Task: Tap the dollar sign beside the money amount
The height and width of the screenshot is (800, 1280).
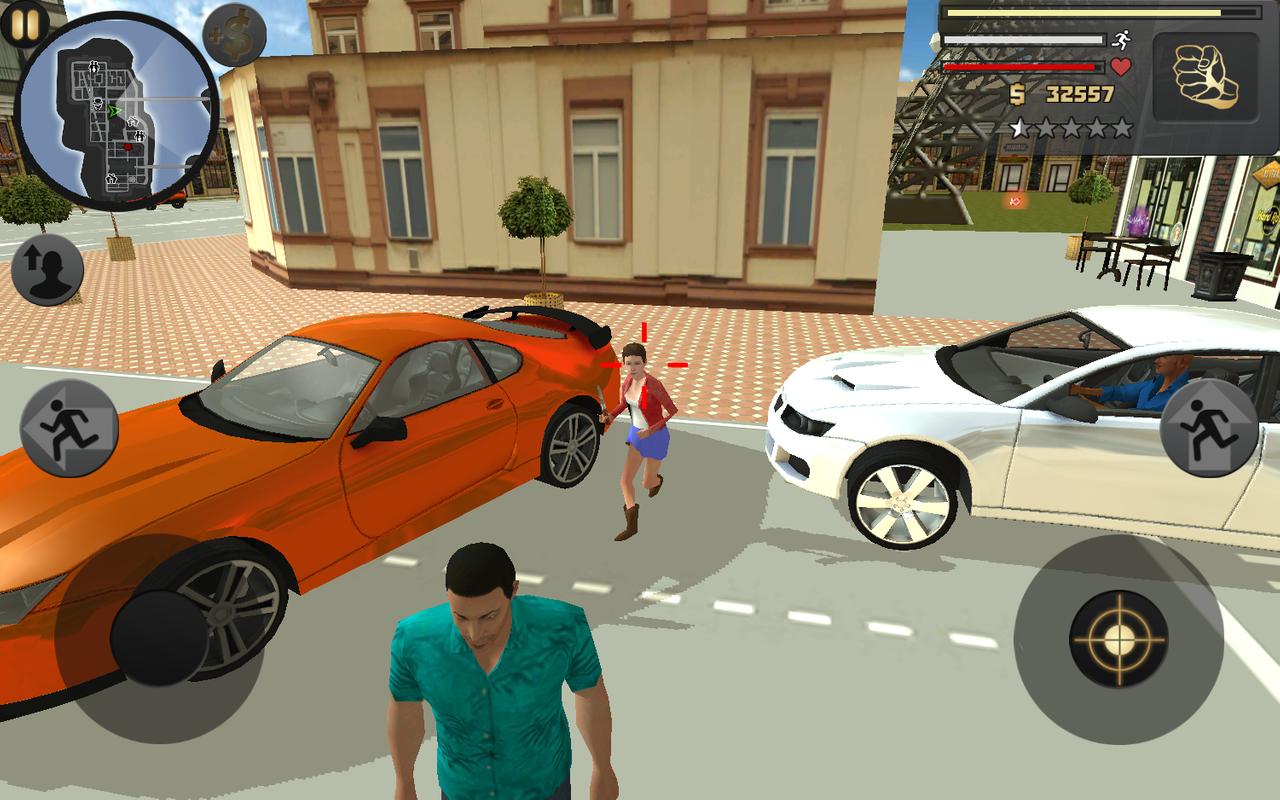Action: tap(1018, 94)
